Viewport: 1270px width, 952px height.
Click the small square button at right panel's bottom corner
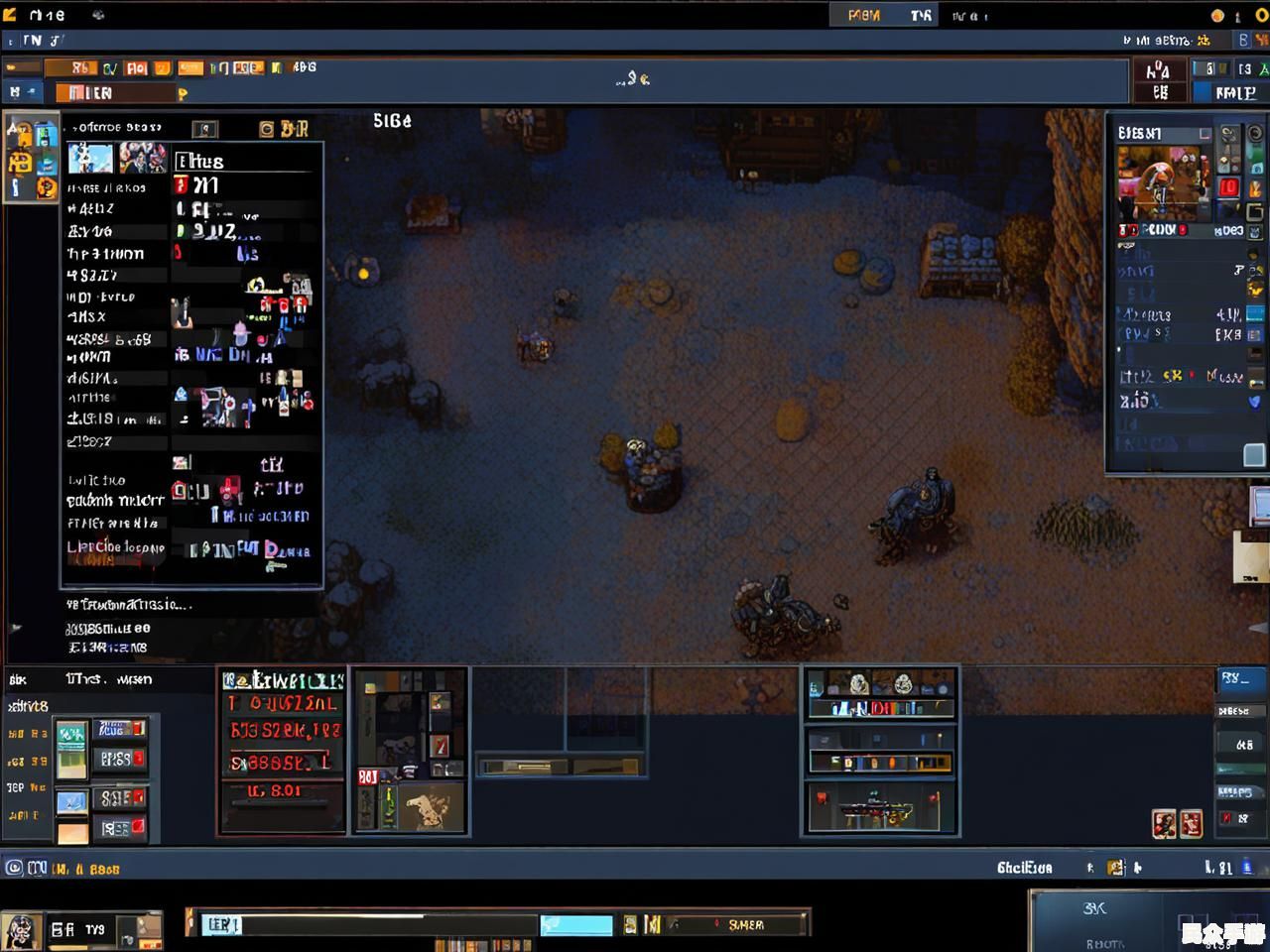coord(1254,454)
